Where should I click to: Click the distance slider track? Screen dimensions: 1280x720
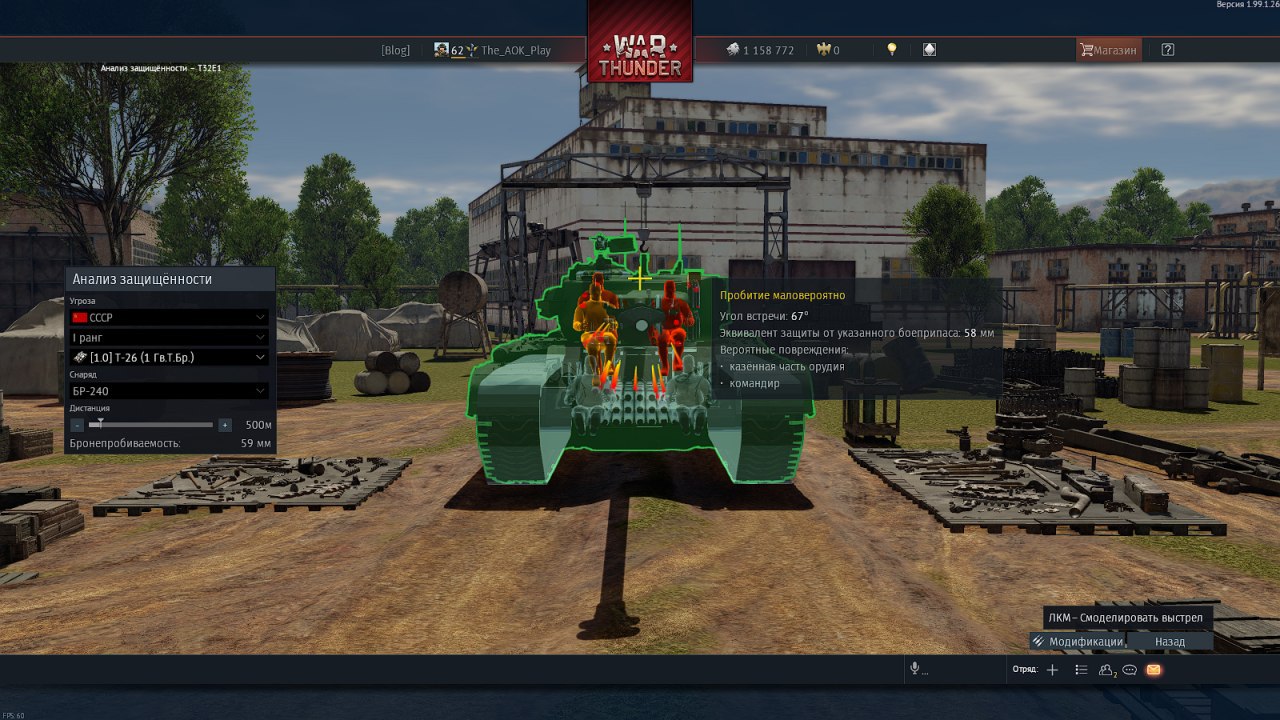pos(151,425)
